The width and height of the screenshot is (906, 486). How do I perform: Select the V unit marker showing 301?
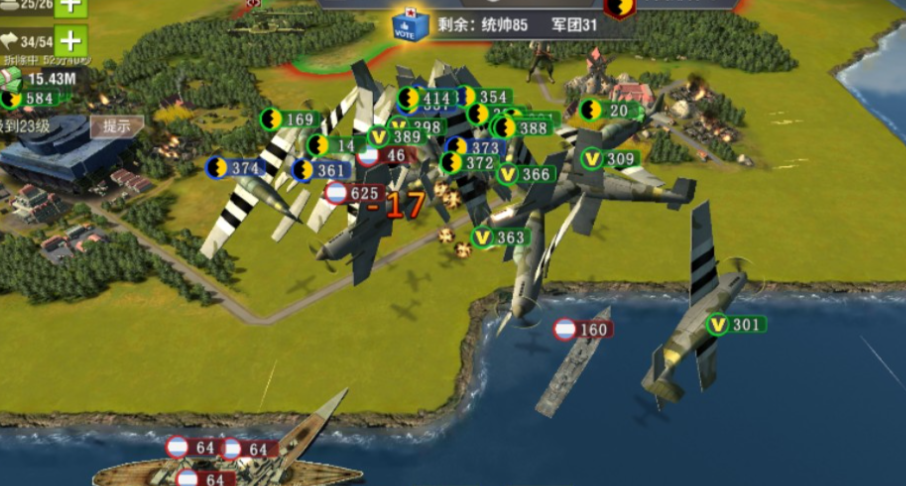coord(734,324)
